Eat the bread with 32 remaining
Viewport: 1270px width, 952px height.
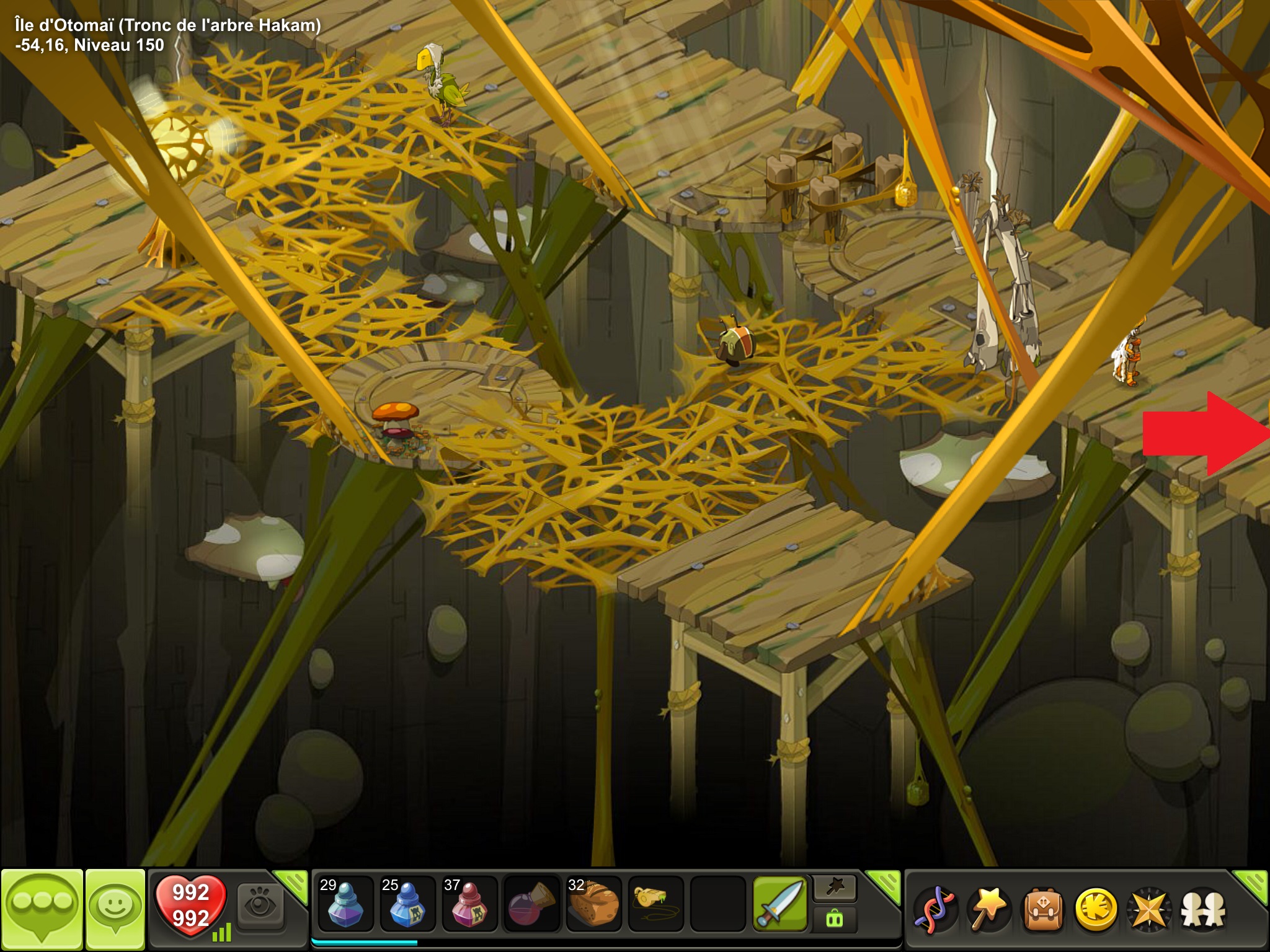[593, 904]
